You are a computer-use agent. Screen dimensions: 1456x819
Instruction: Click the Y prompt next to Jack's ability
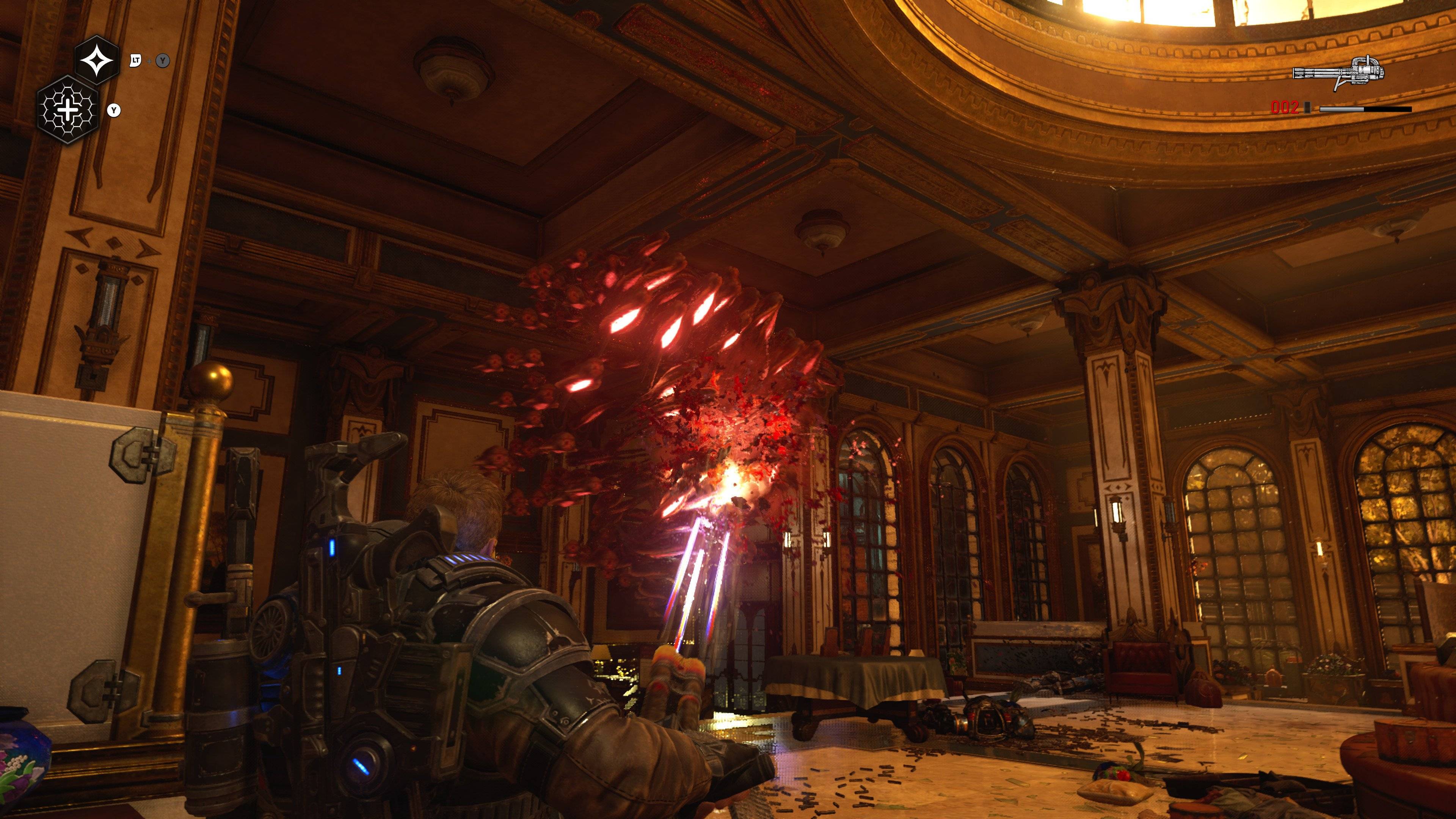pos(114,111)
